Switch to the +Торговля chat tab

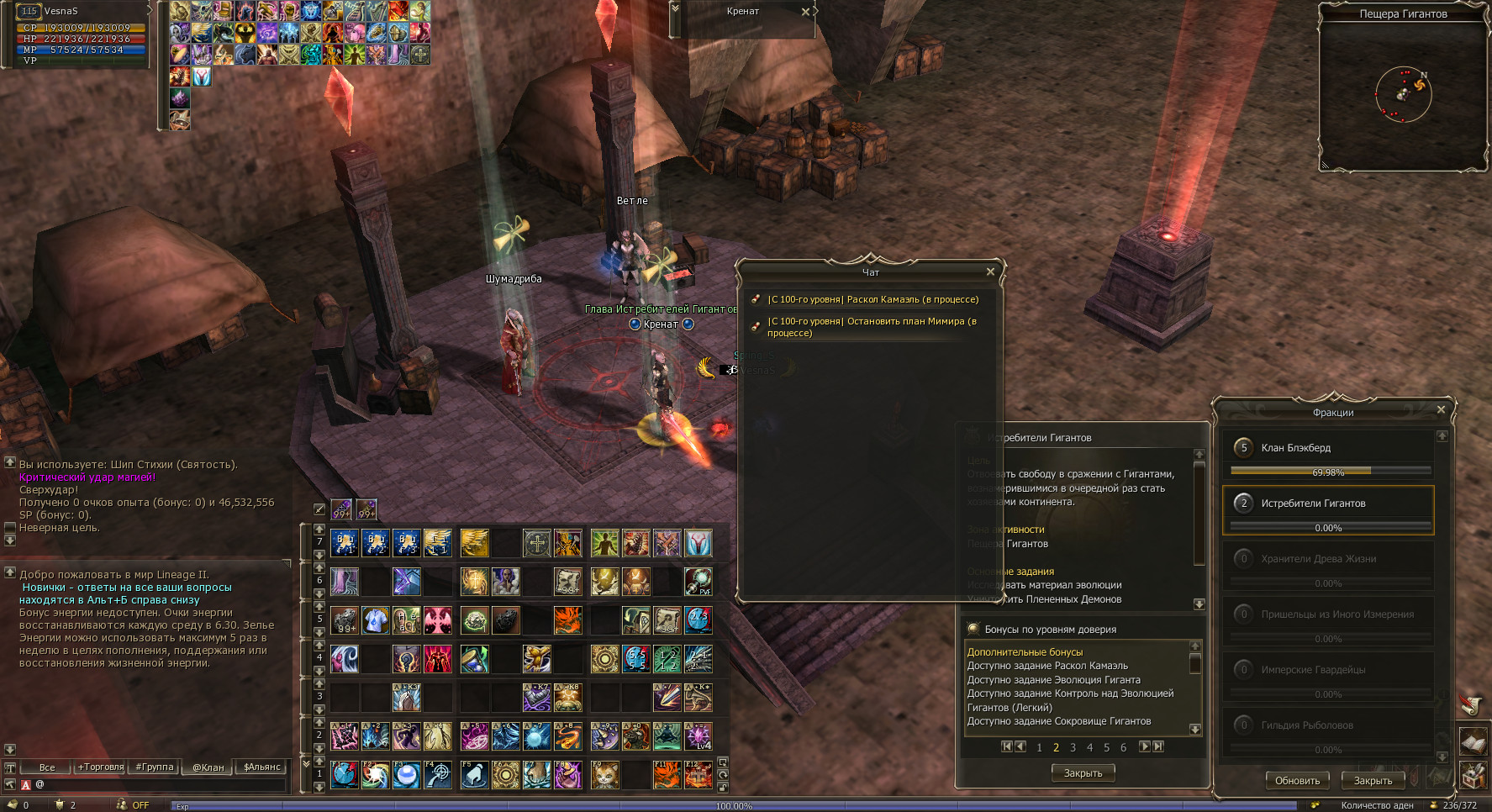(101, 767)
